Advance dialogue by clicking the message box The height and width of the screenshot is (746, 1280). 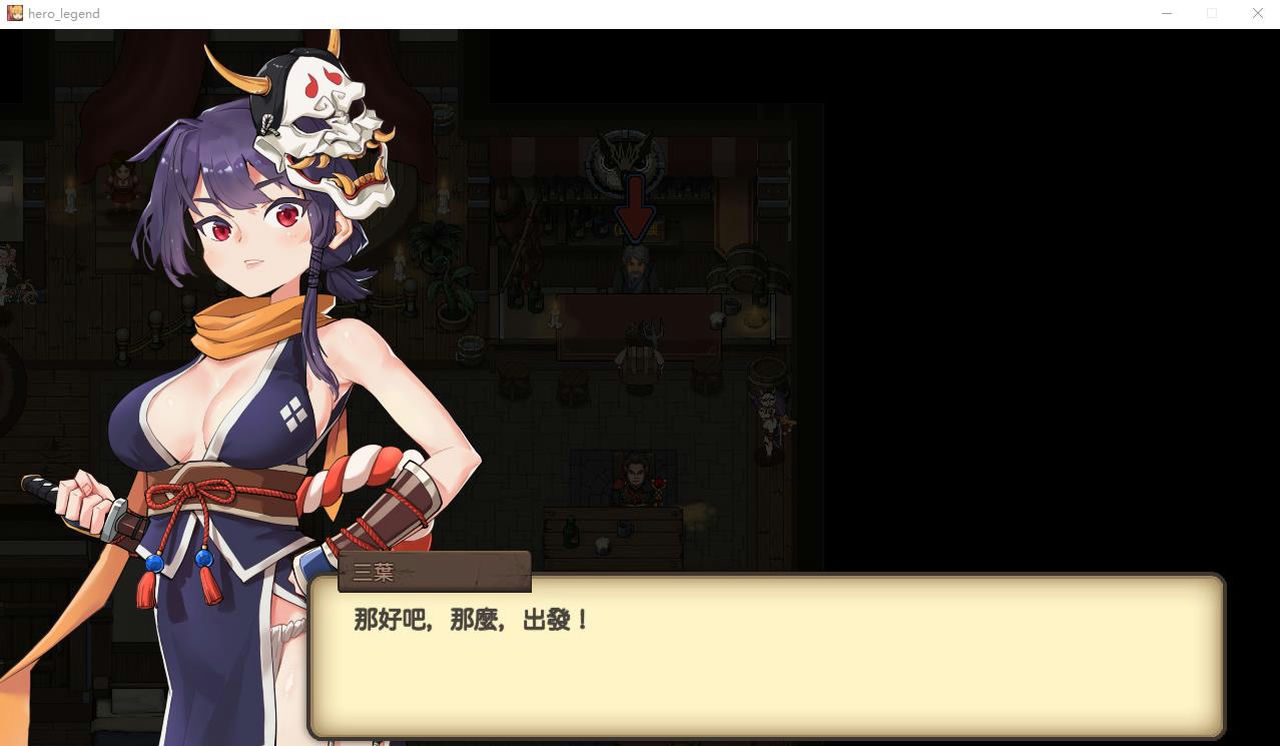tap(765, 660)
